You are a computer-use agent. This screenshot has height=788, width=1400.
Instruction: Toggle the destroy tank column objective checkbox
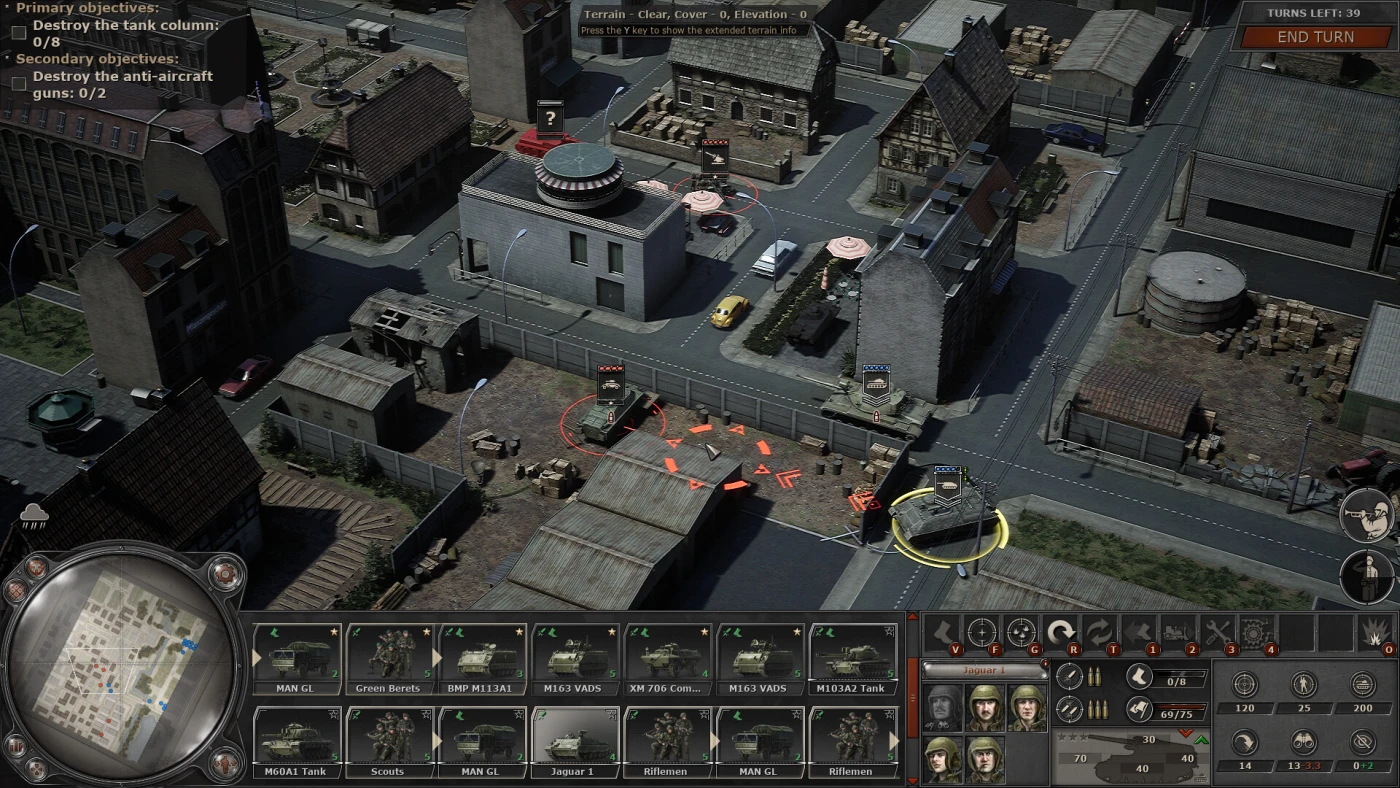19,33
